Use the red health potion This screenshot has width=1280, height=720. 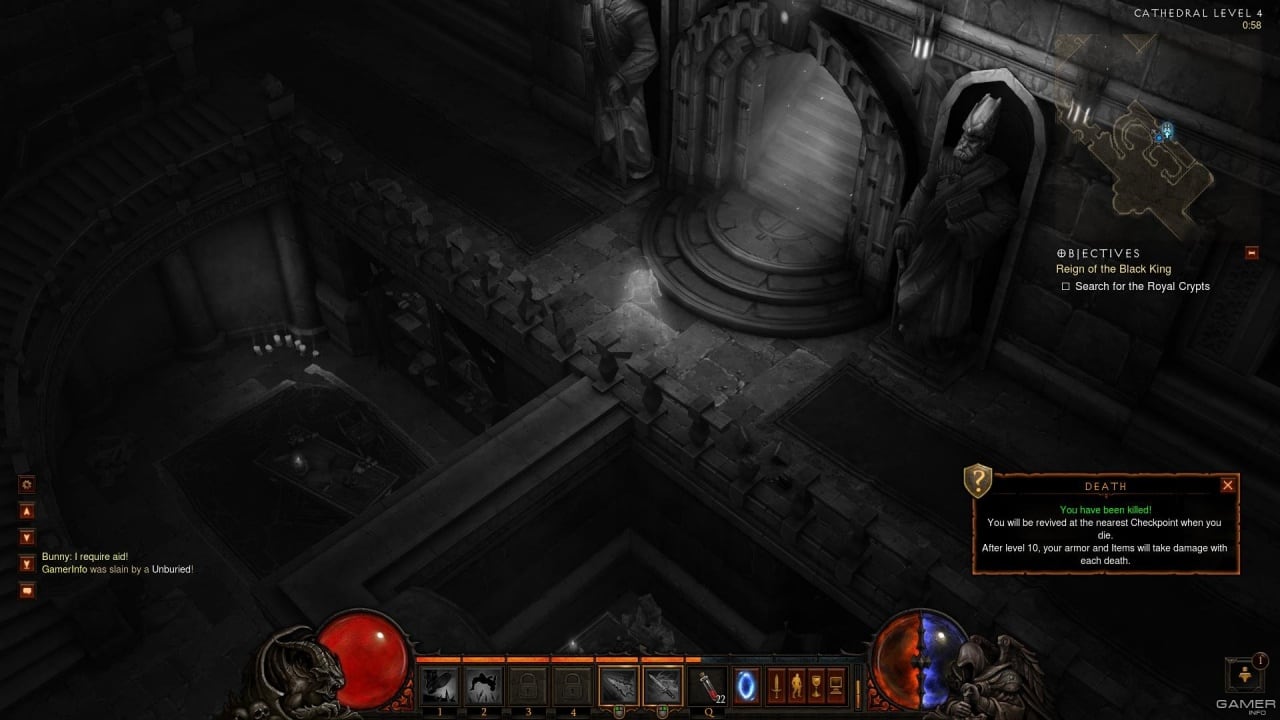(x=707, y=686)
